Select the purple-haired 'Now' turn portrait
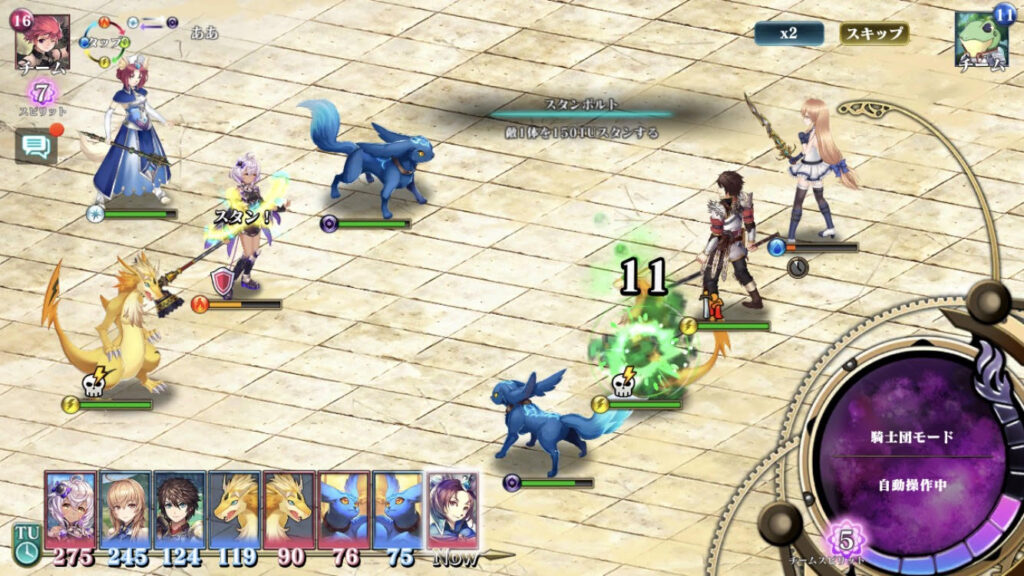The height and width of the screenshot is (576, 1024). (x=453, y=510)
